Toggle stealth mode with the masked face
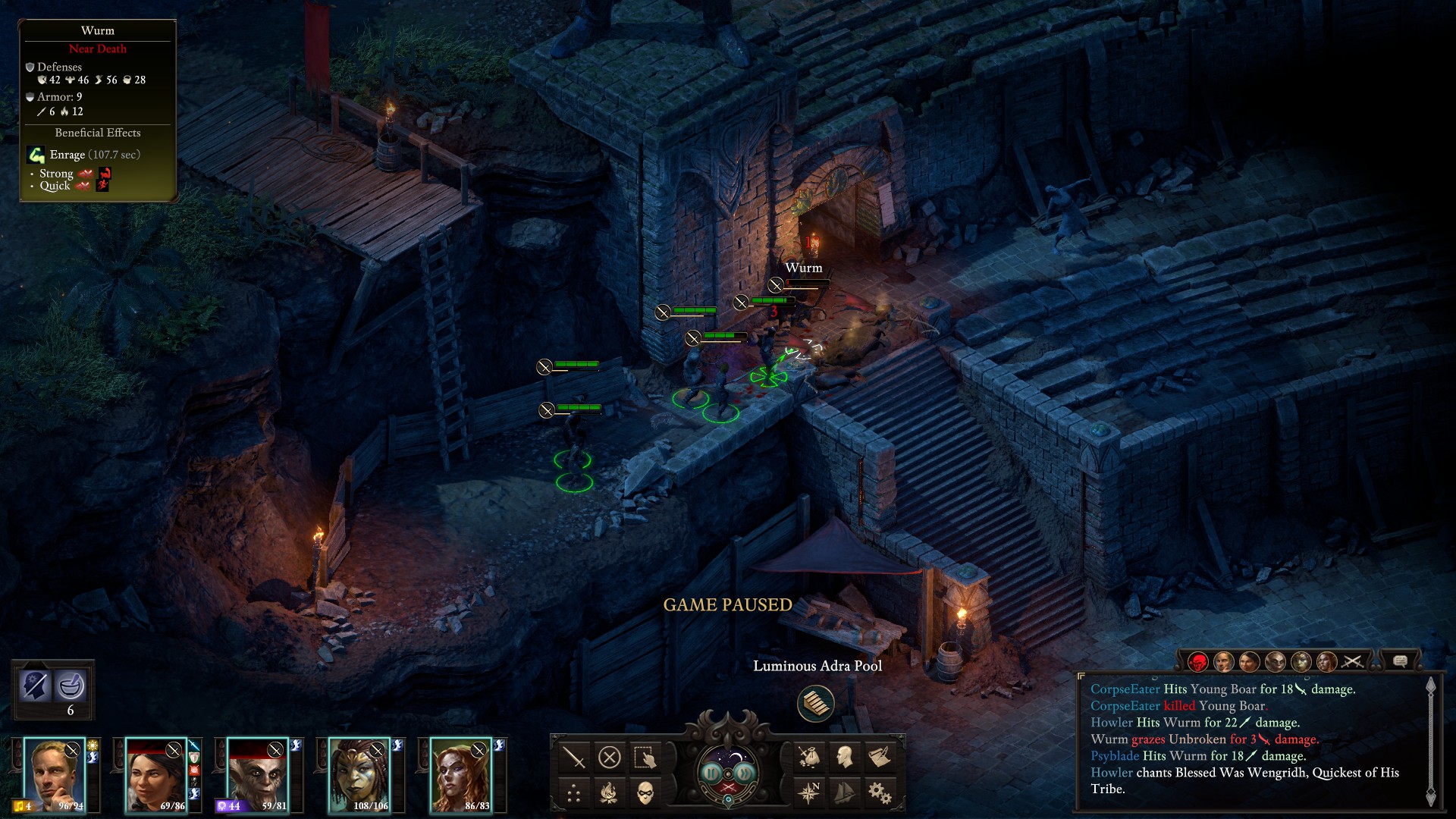This screenshot has height=819, width=1456. [x=645, y=793]
